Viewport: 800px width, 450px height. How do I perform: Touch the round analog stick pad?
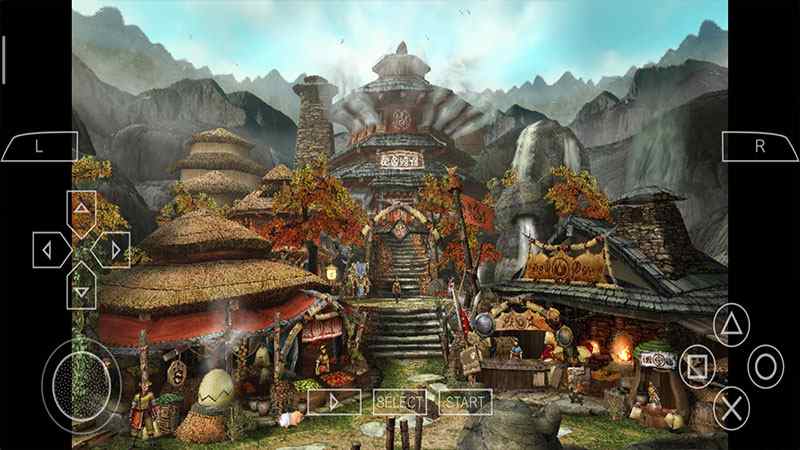point(80,379)
